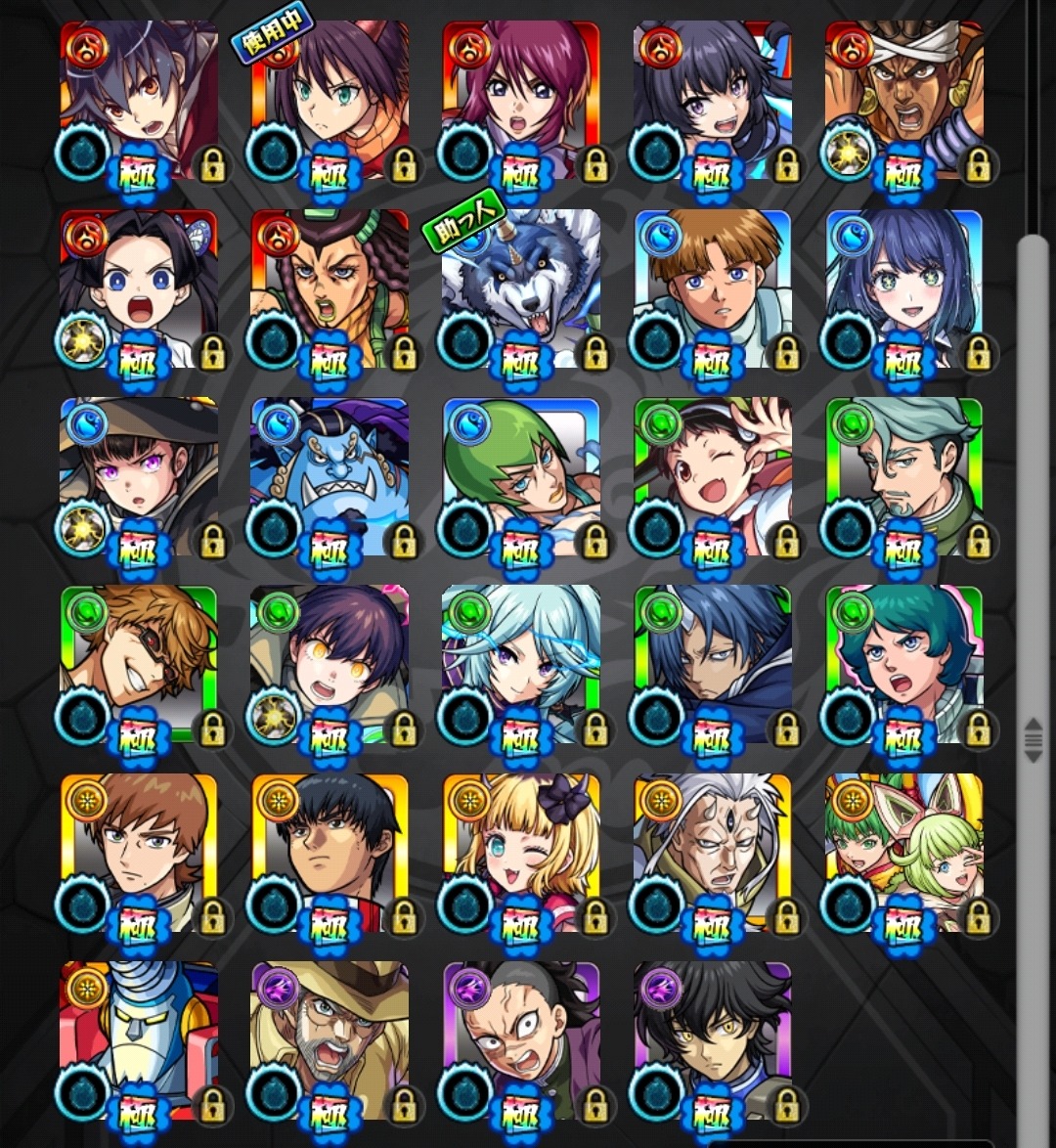
Task: Choose the magenta-haired fire character
Action: (521, 98)
